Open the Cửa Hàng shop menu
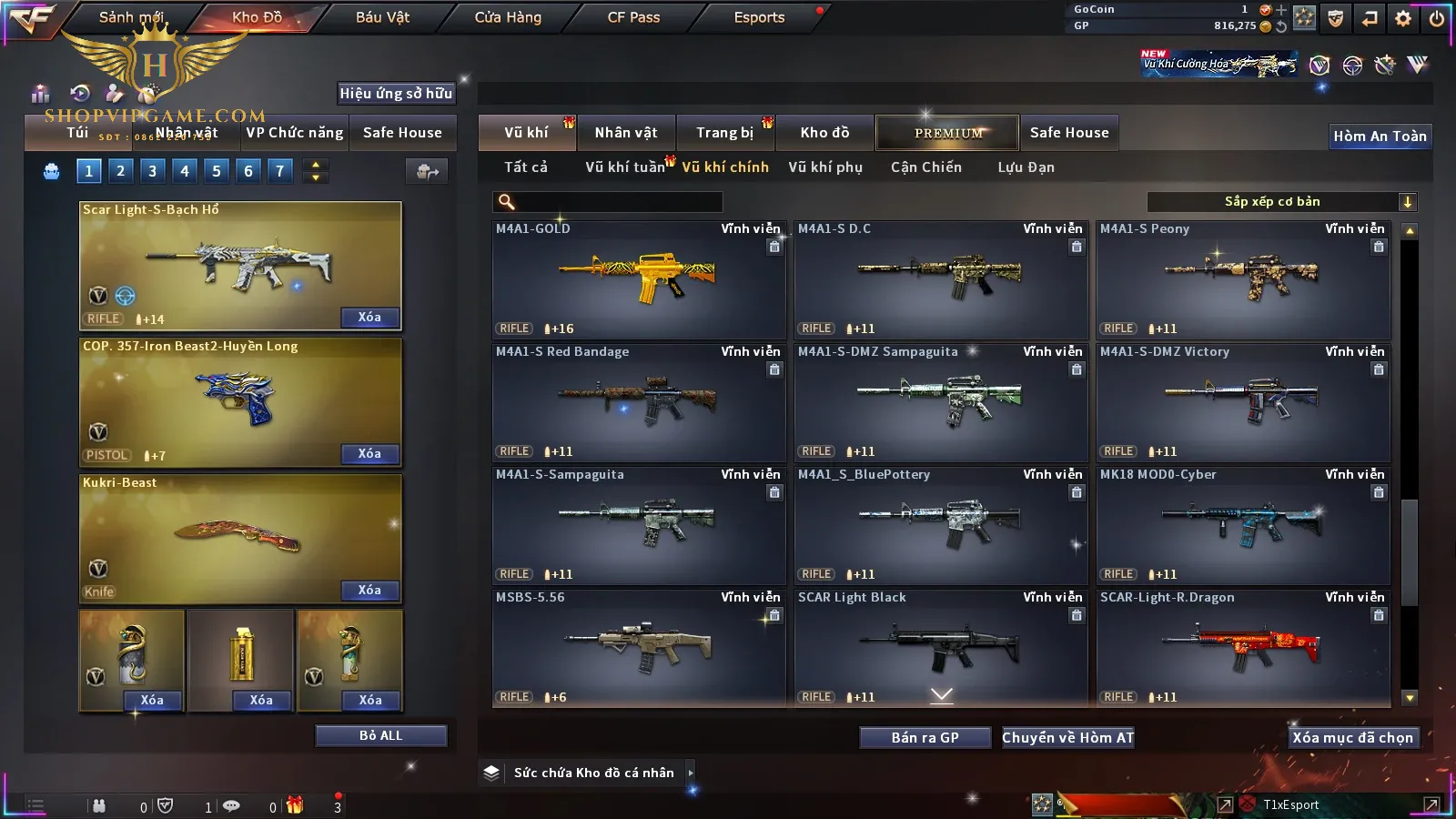This screenshot has height=819, width=1456. (x=508, y=17)
